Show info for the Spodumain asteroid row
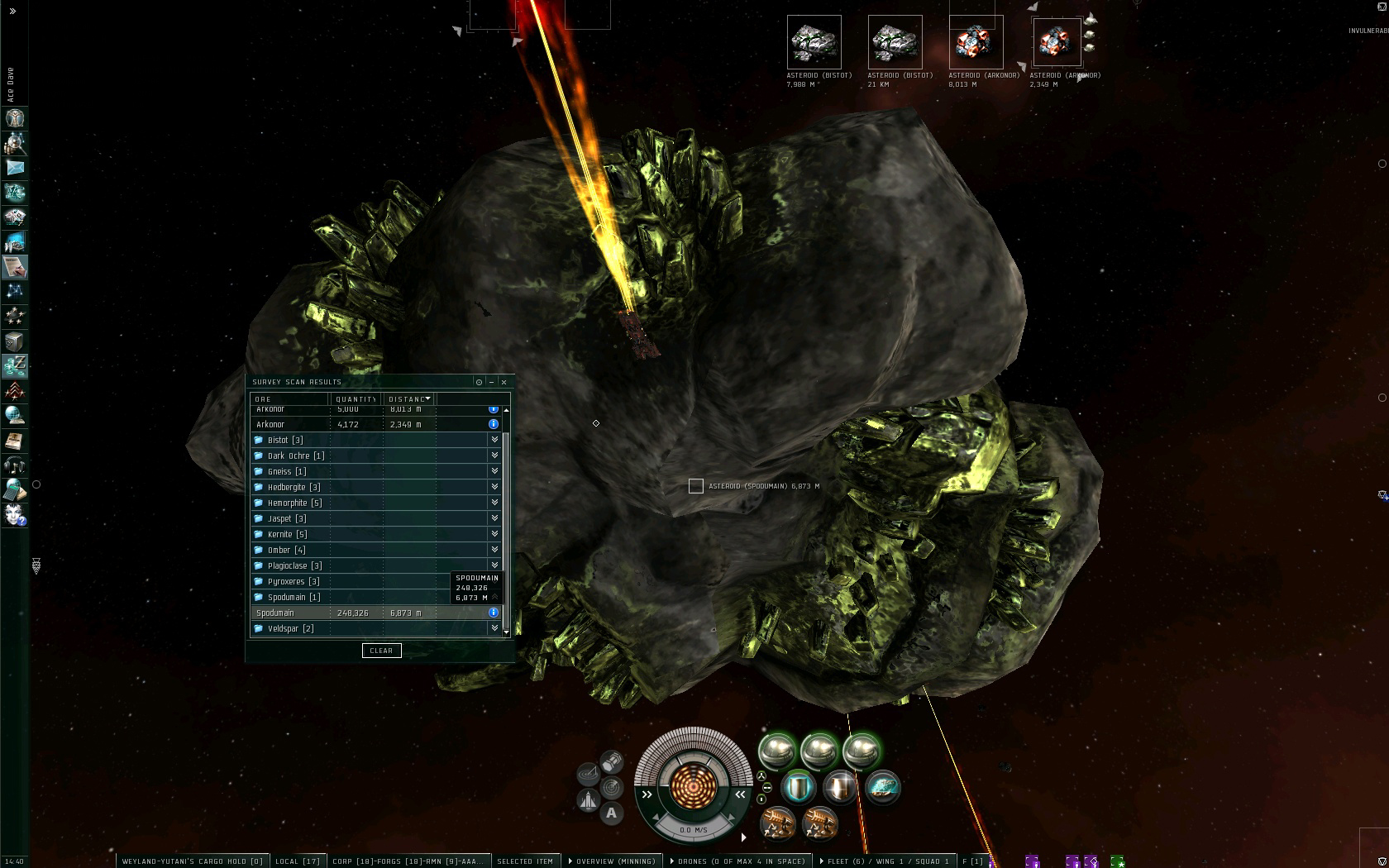 pyautogui.click(x=494, y=613)
